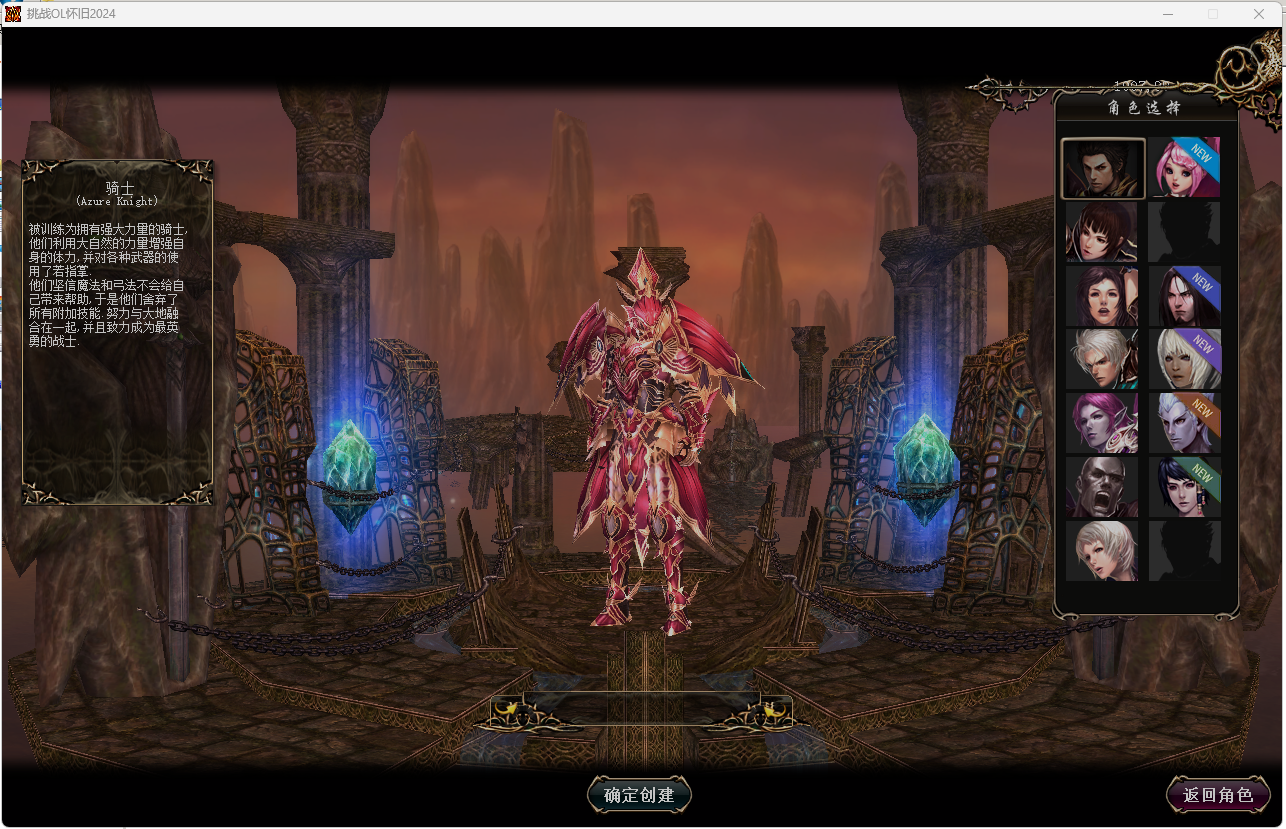Select the spiky white-haired man portrait
Image resolution: width=1286 pixels, height=829 pixels.
tap(1102, 359)
